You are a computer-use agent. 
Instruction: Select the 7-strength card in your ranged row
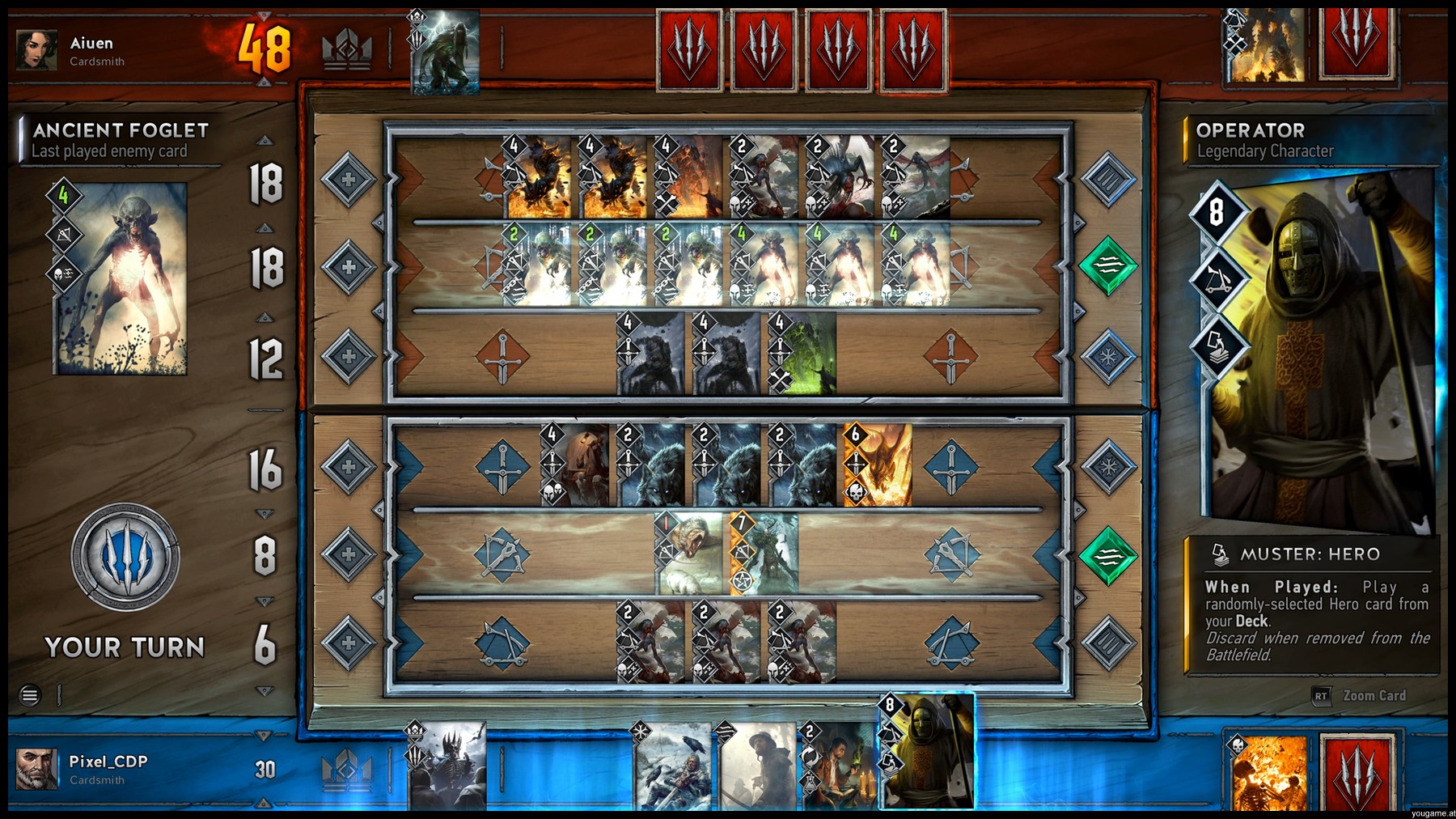point(764,554)
